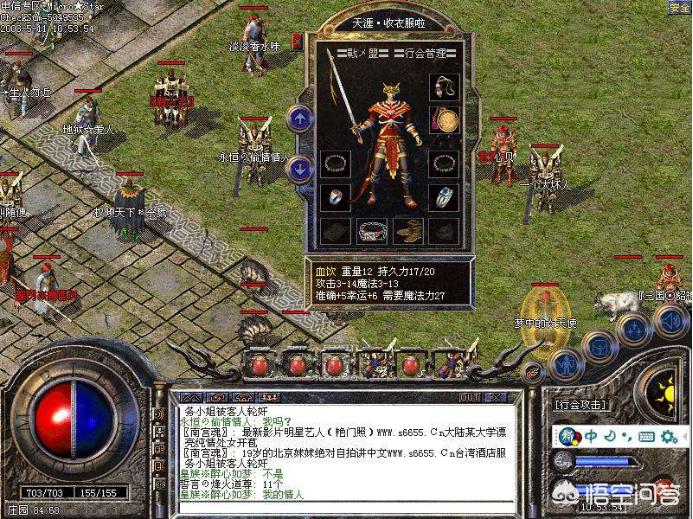Select the blue gem ring slot
The height and width of the screenshot is (519, 693).
[x=444, y=197]
